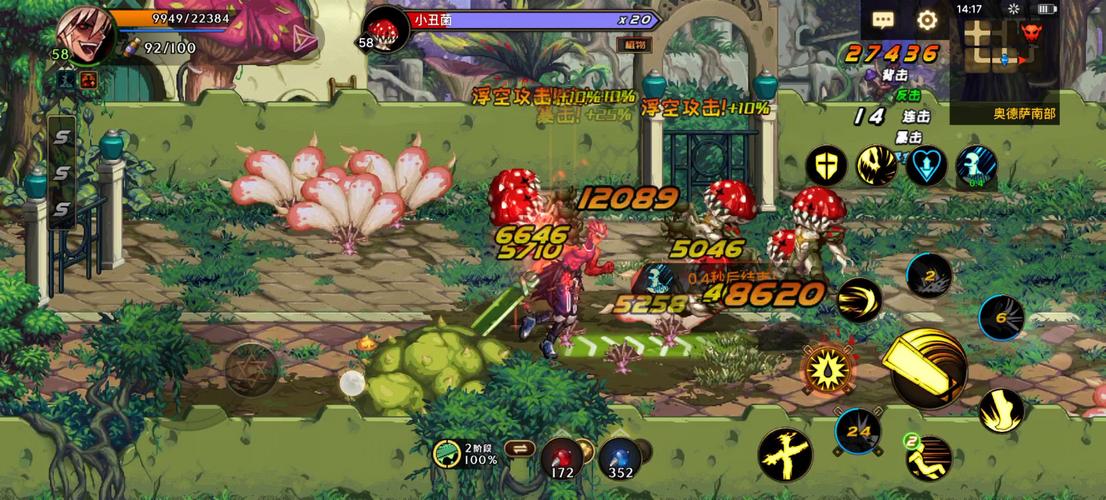Activate the shield cross buff skill

pyautogui.click(x=827, y=166)
